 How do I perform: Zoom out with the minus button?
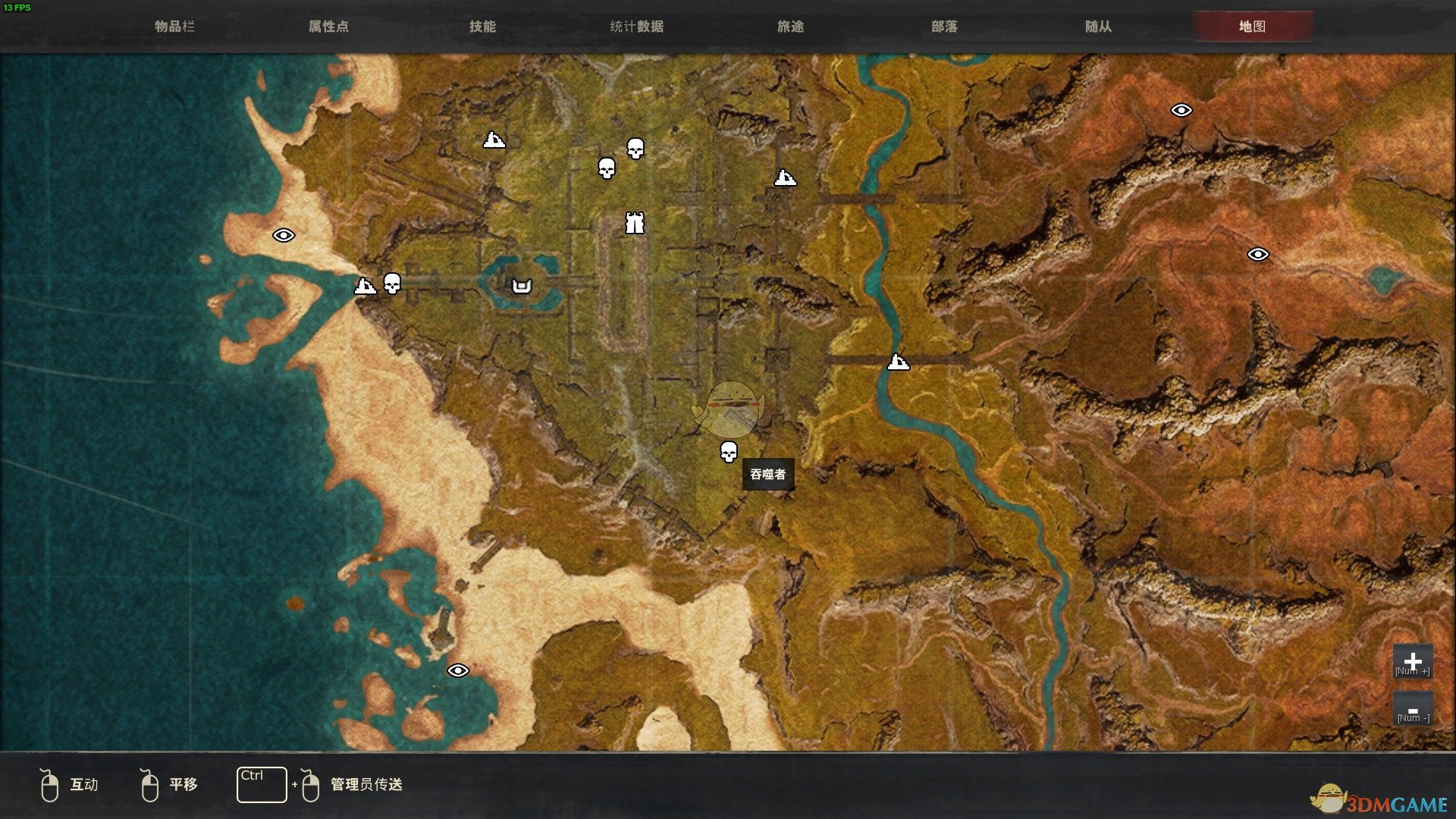(1412, 709)
